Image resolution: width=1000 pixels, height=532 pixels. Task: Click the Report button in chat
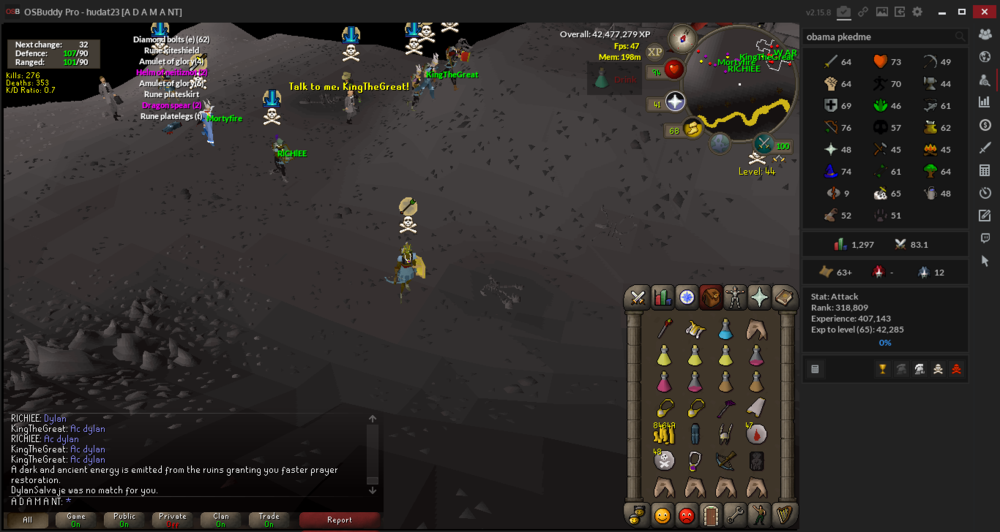tap(339, 520)
